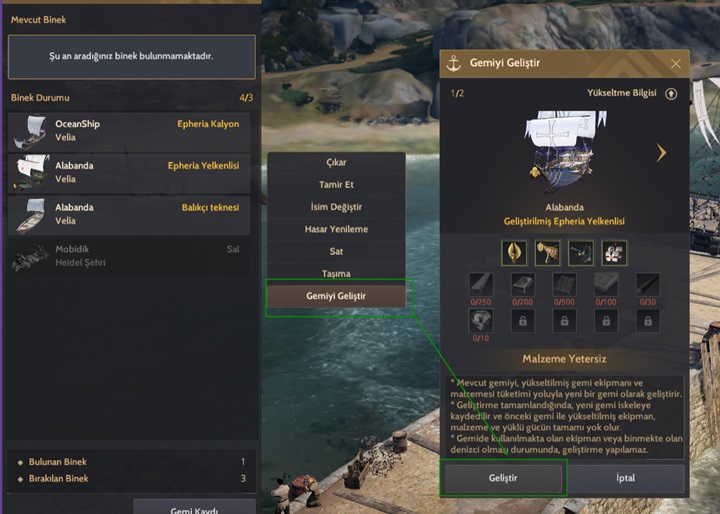The width and height of the screenshot is (720, 514).
Task: Select the Alabanda Balıkçı teknesi row
Action: [x=131, y=214]
